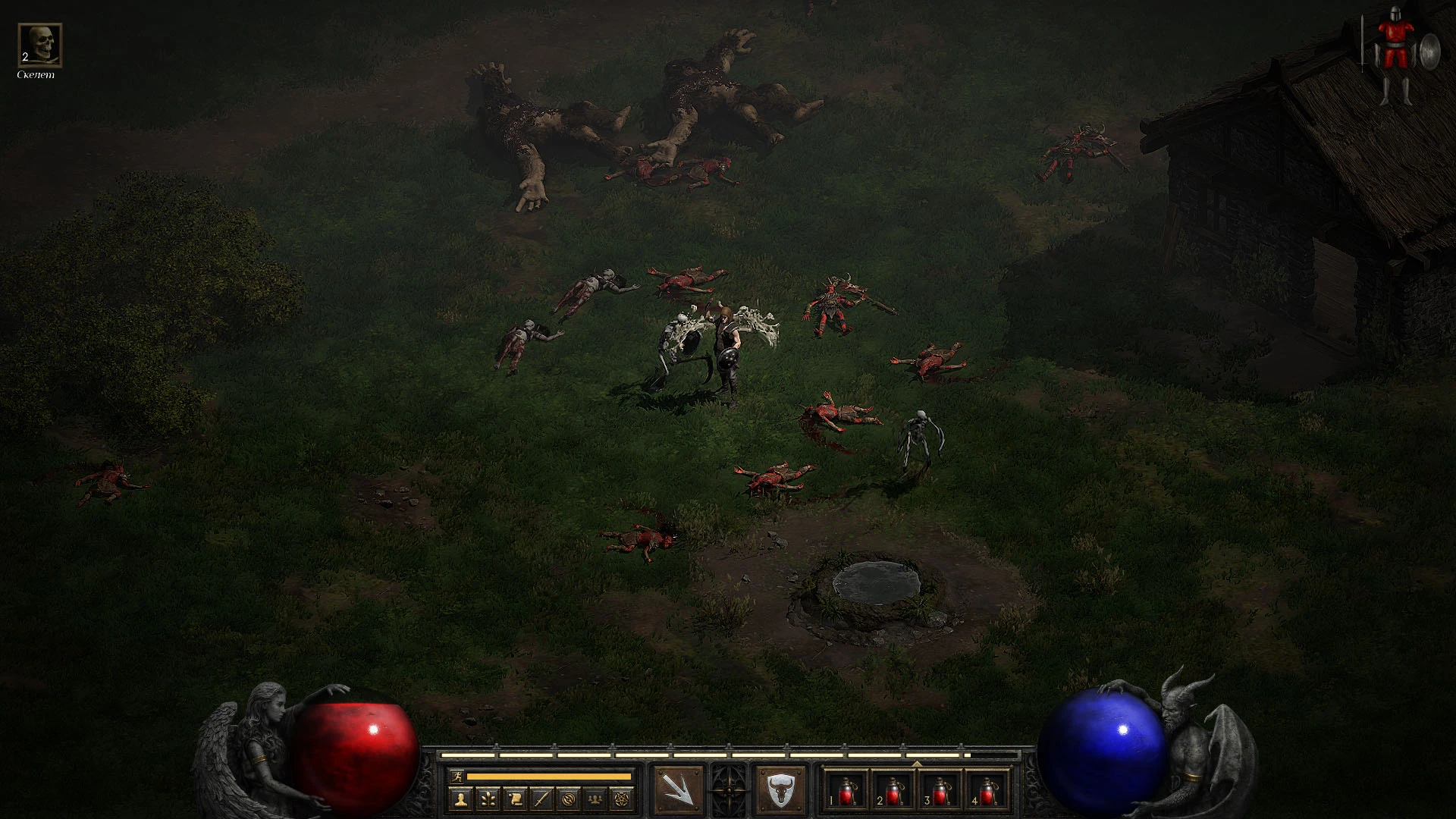Image resolution: width=1456 pixels, height=819 pixels.
Task: Select the bull skull shield skill slot
Action: pyautogui.click(x=780, y=790)
